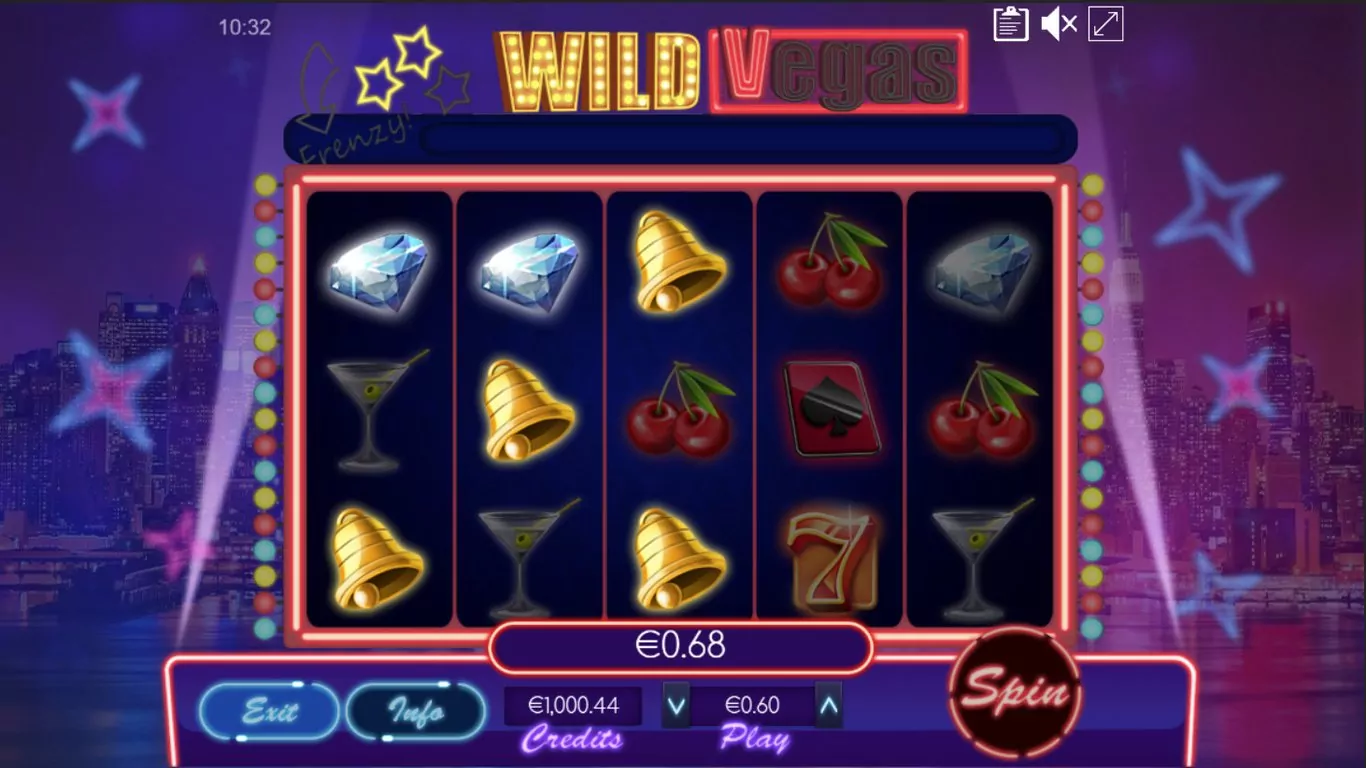Open the Info paytable
Screen dimensions: 1366x768
[x=416, y=711]
